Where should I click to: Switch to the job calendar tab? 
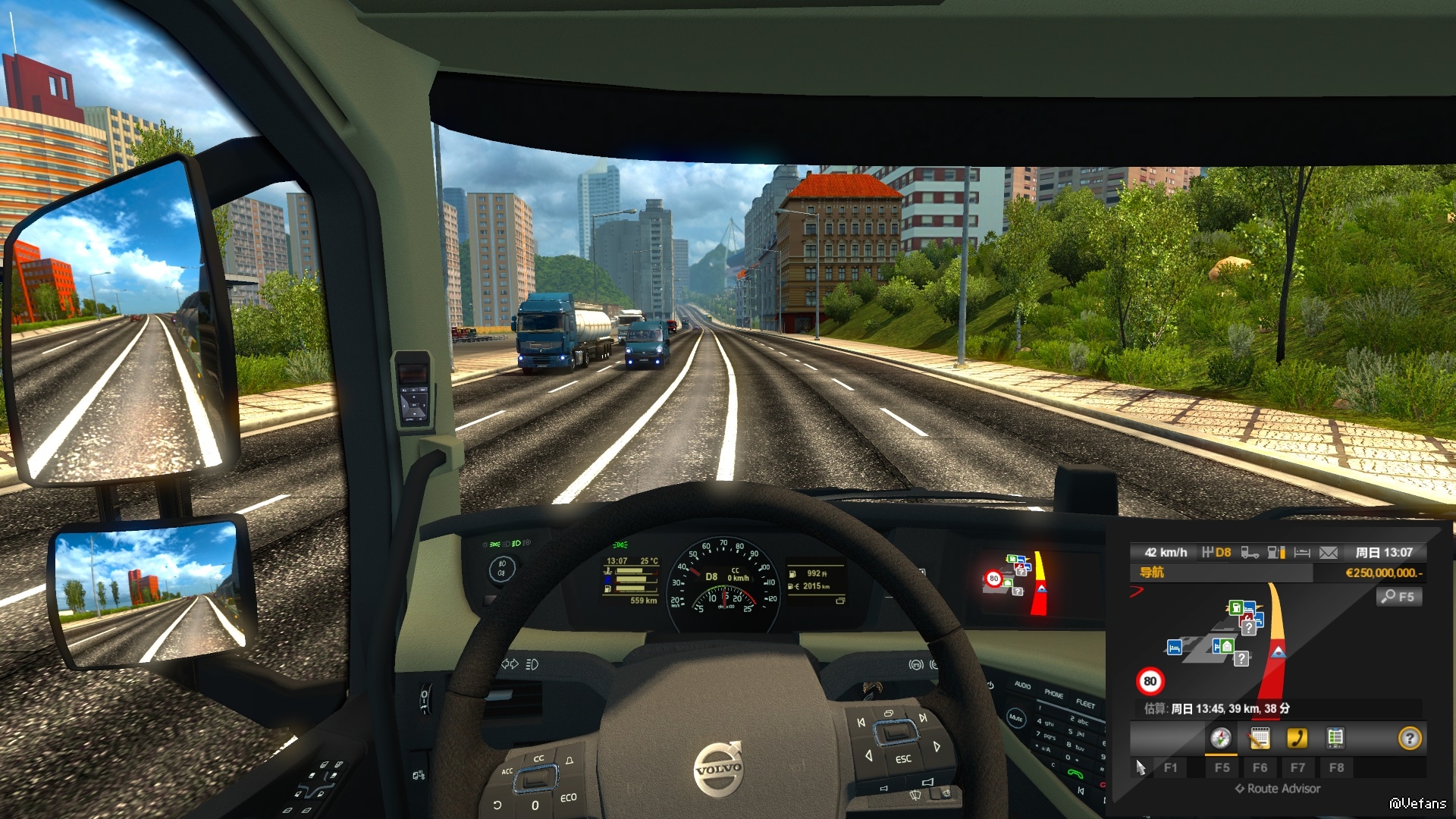click(1260, 738)
